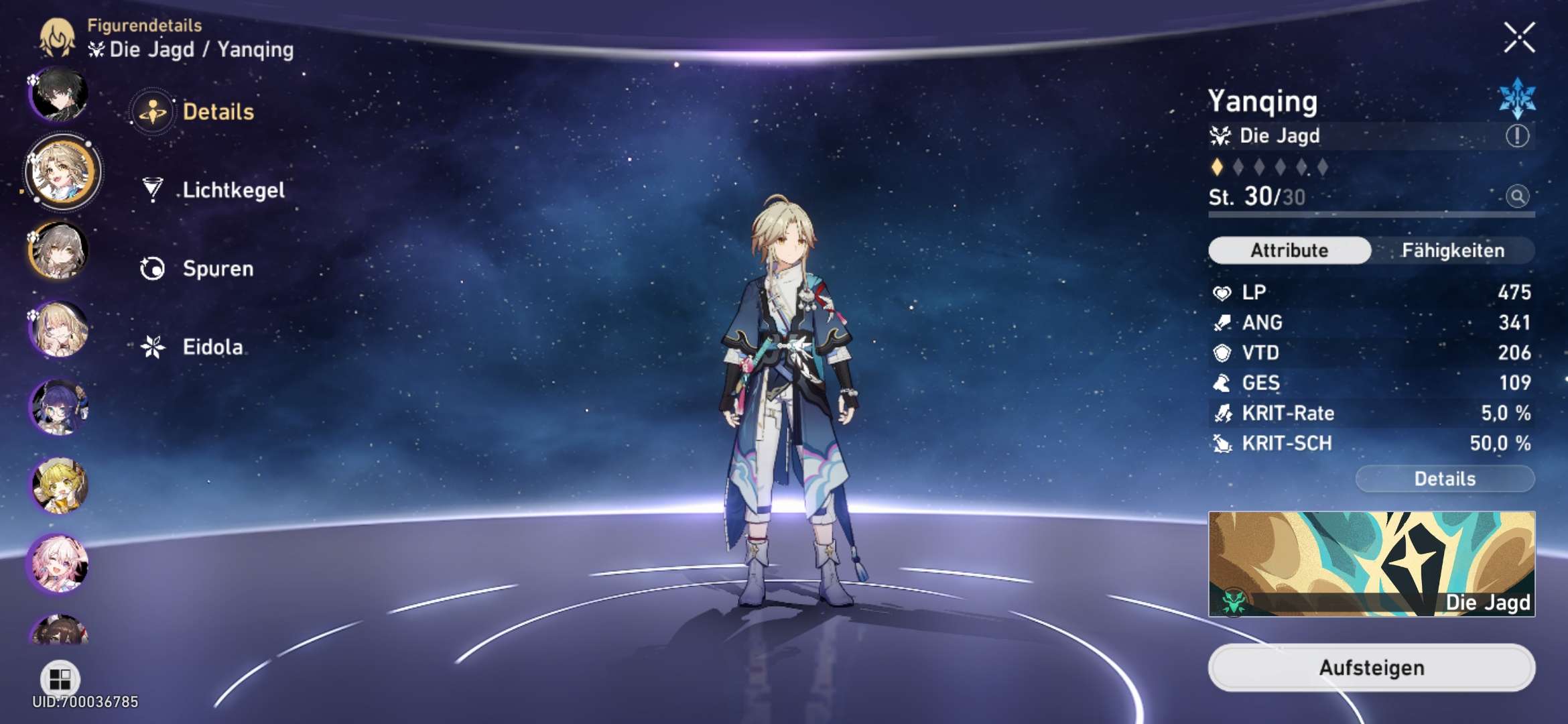Open the Die Jagd path banner
The image size is (1568, 724).
pos(1371,564)
